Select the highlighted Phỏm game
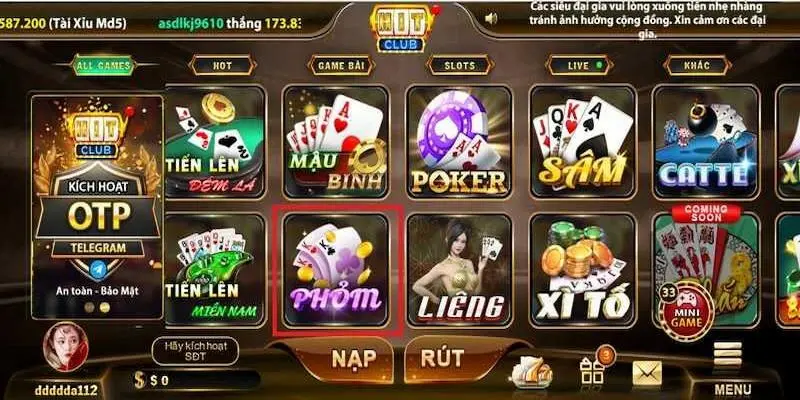Image resolution: width=800 pixels, height=400 pixels. (337, 271)
